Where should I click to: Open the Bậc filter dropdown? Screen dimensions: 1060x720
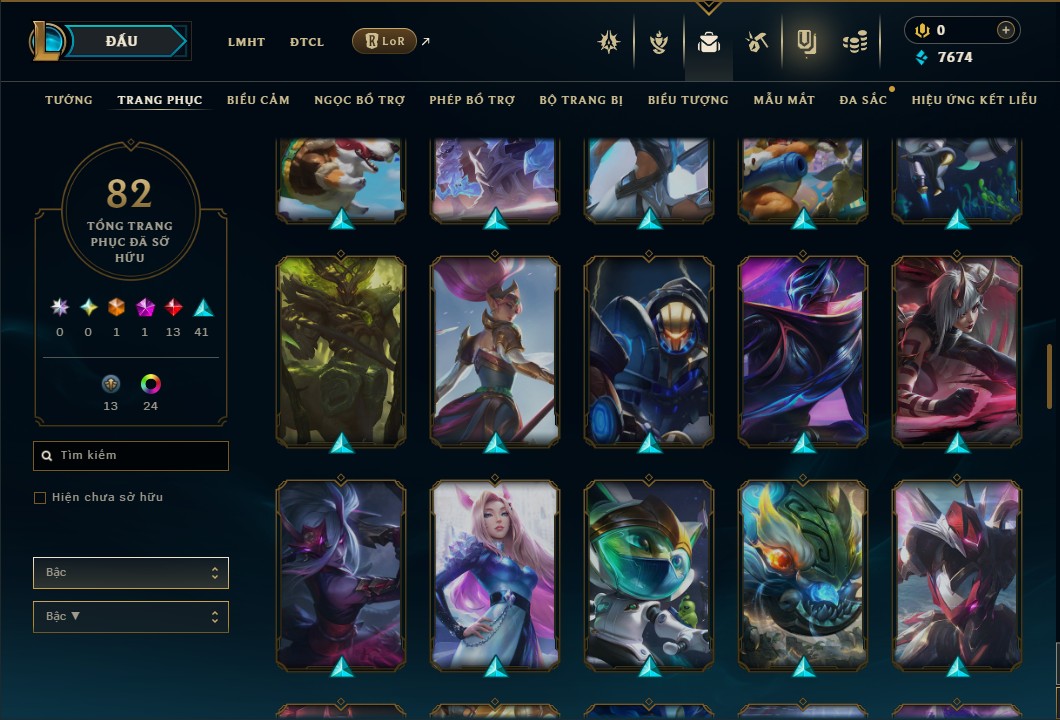click(131, 573)
